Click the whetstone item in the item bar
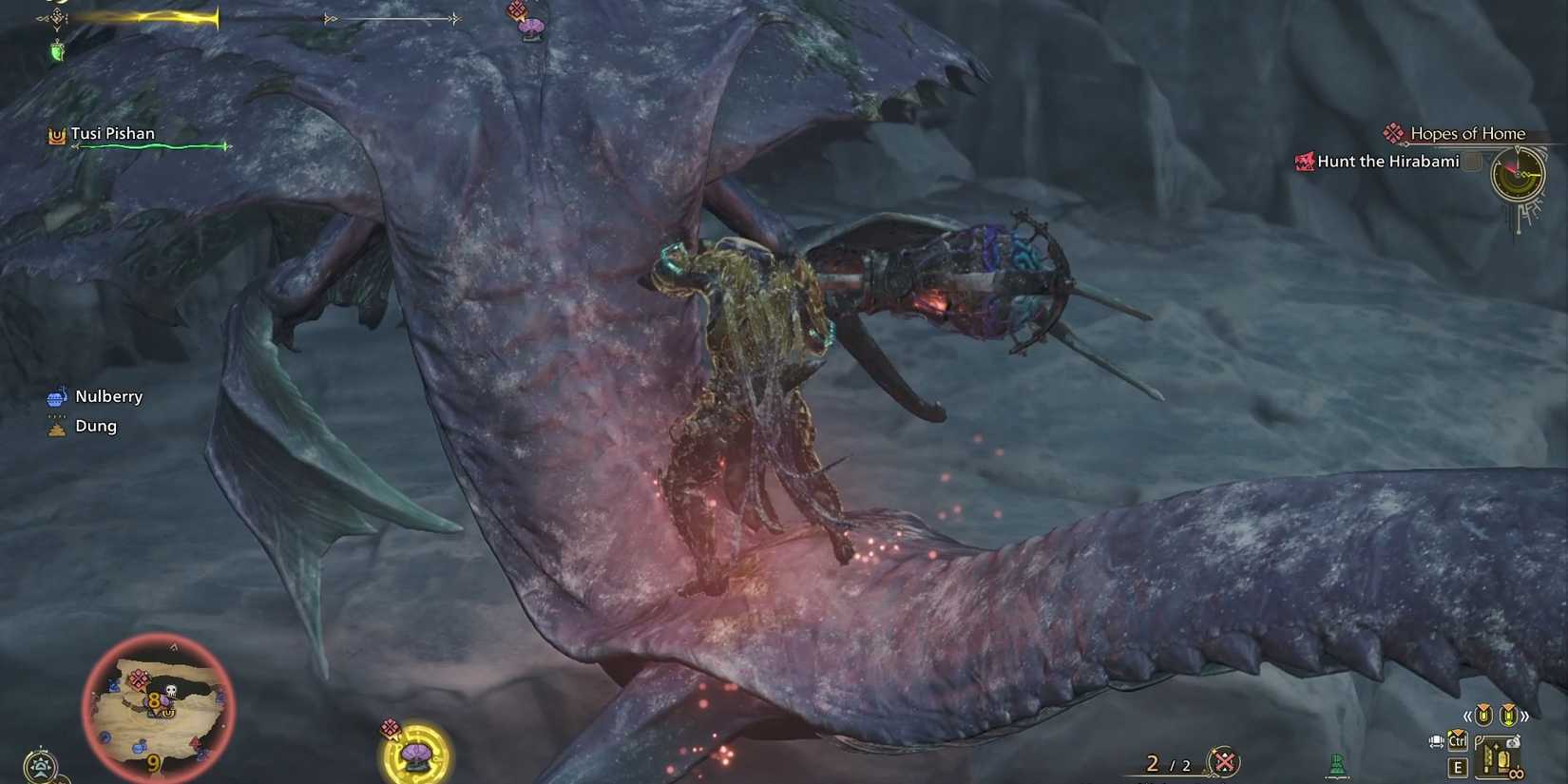 coord(1497,756)
